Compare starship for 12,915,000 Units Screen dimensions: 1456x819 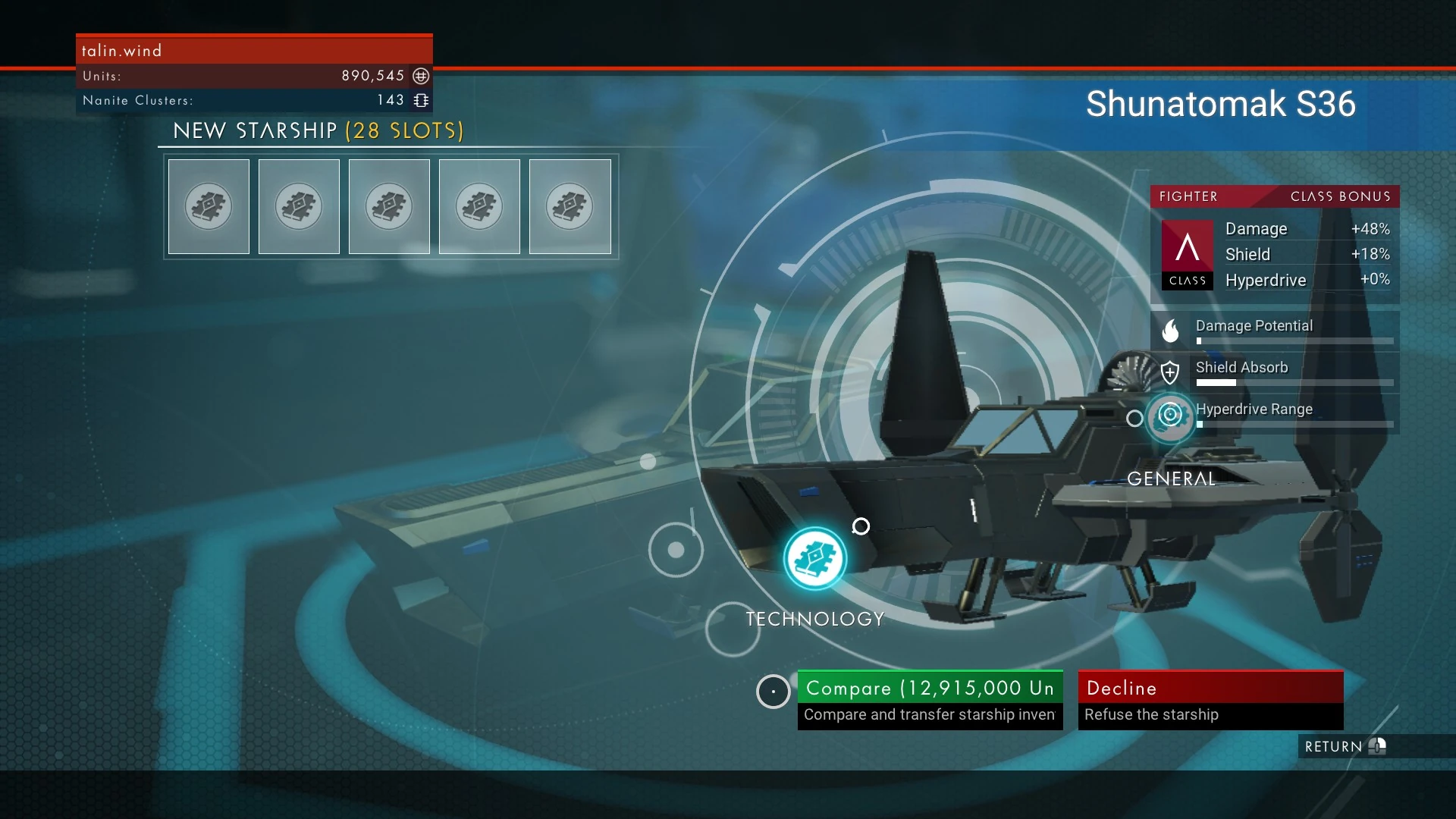(x=930, y=699)
